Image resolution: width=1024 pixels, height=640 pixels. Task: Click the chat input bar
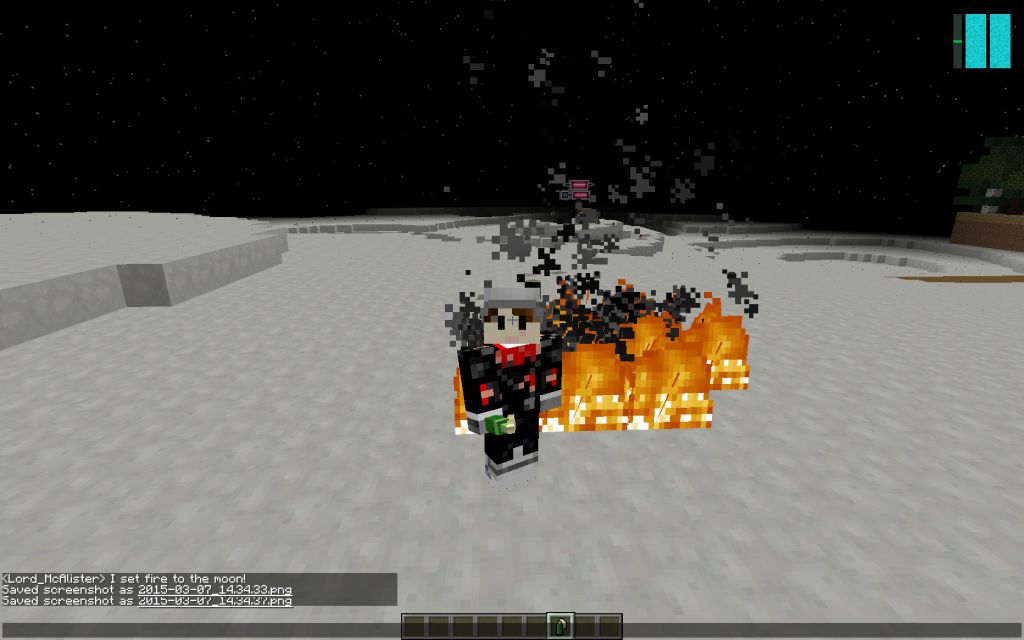[200, 629]
